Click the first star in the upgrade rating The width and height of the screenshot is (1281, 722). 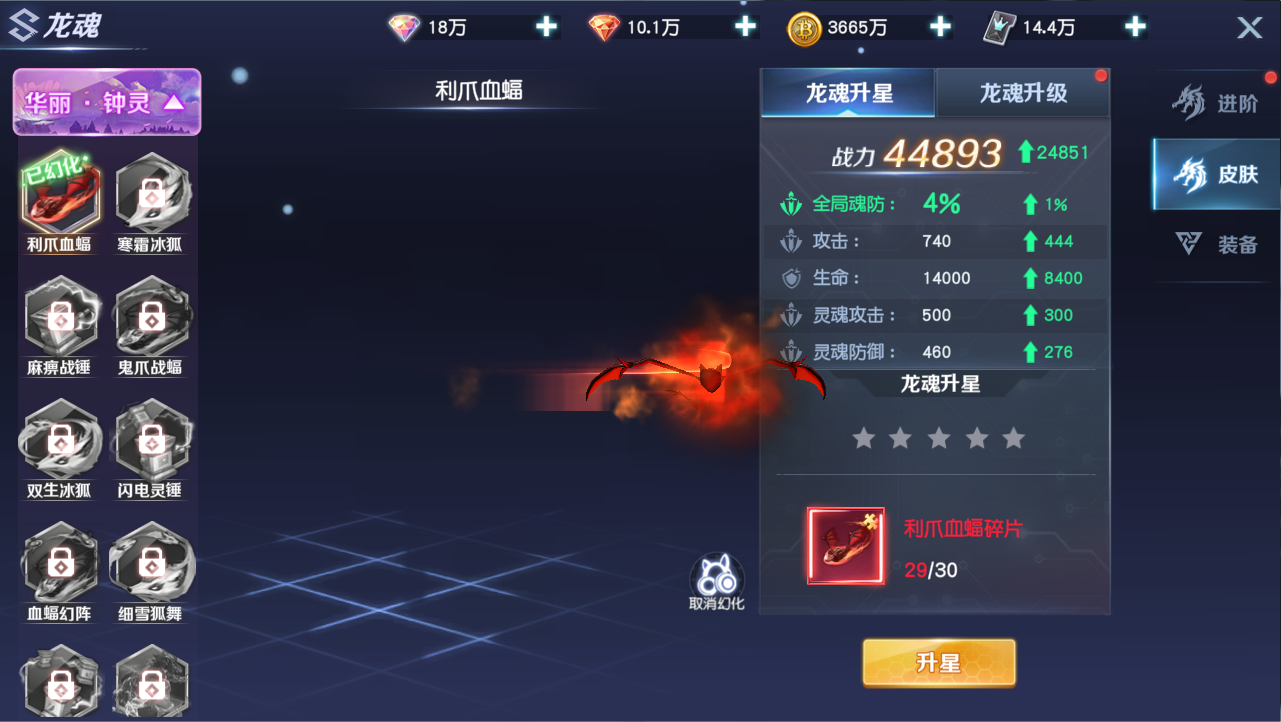click(864, 438)
